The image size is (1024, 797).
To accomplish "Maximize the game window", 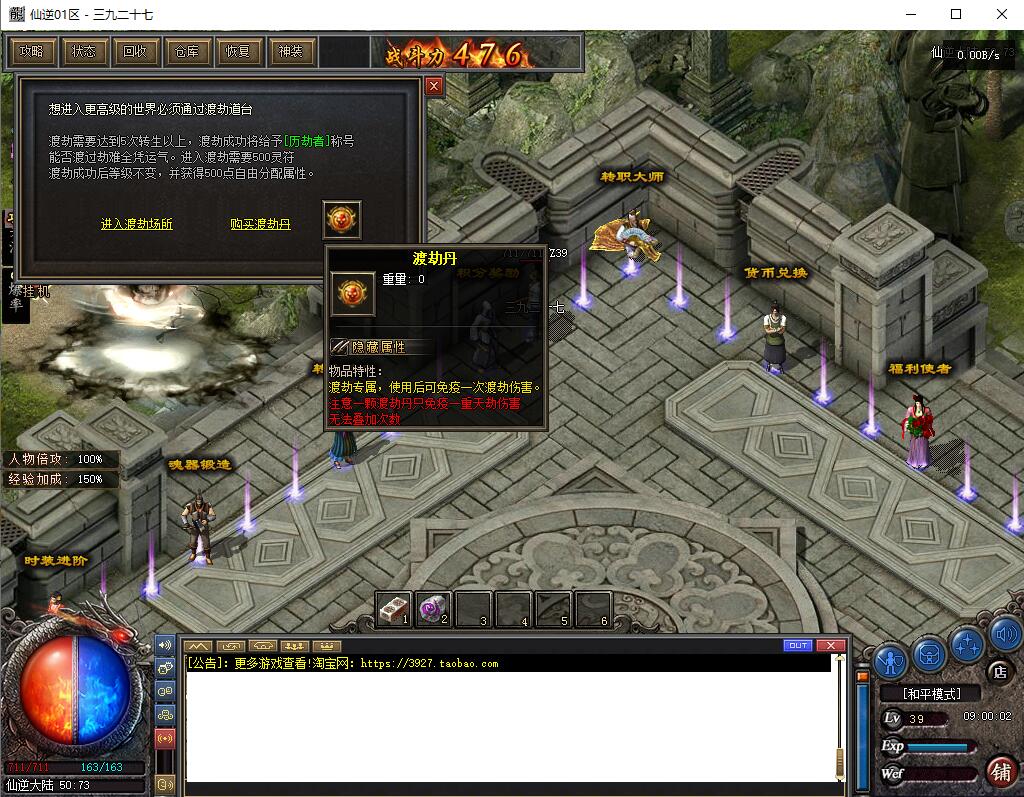I will [x=956, y=14].
